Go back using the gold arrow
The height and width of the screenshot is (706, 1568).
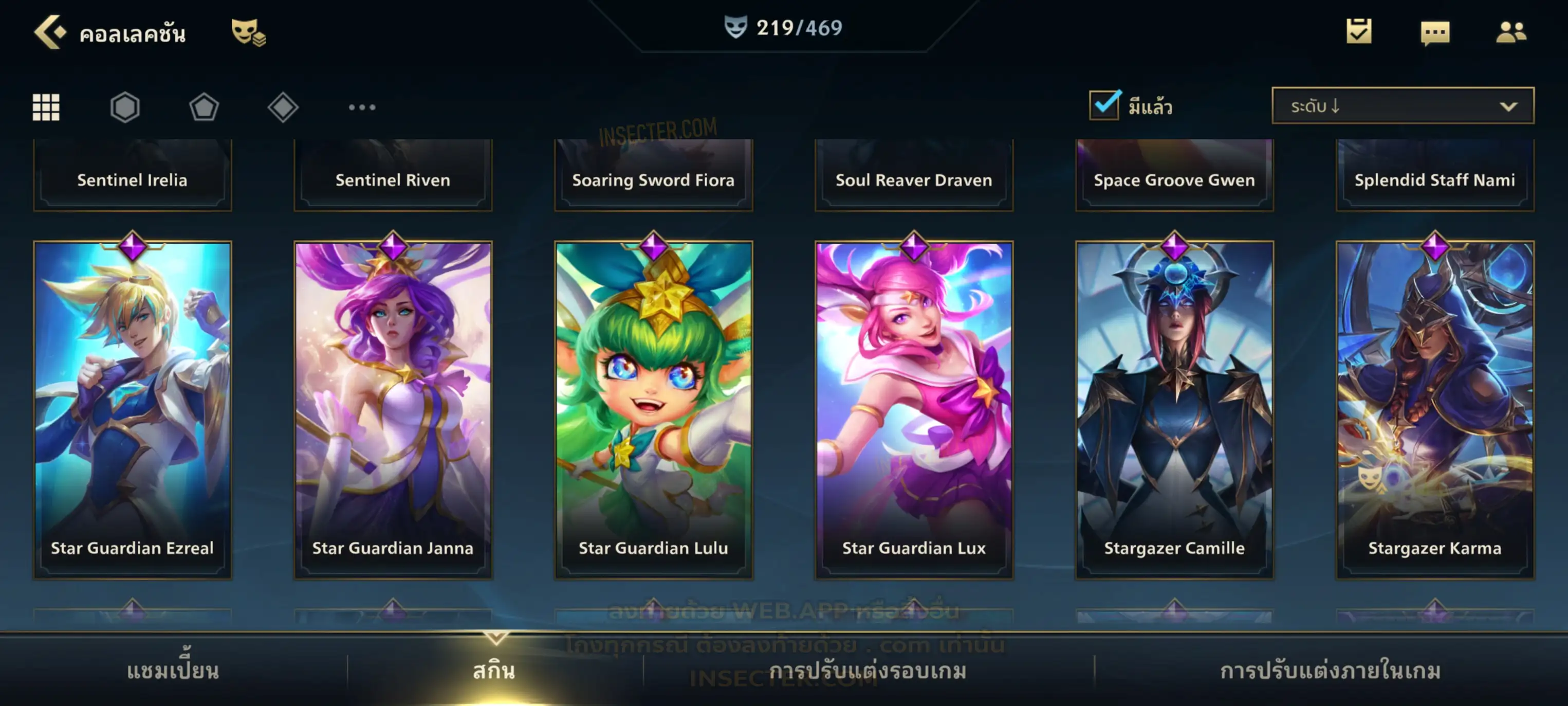click(x=49, y=32)
